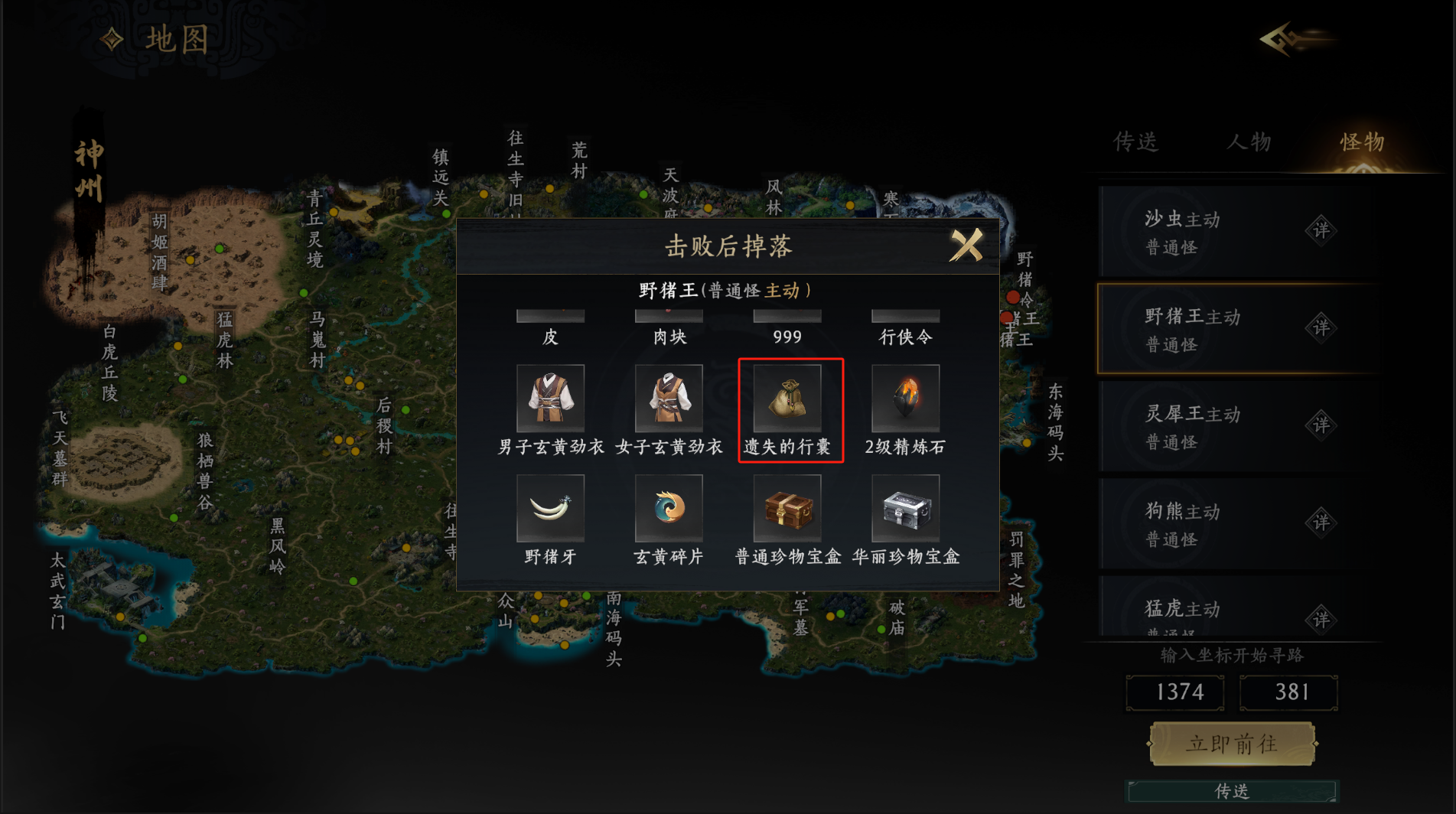Click the 传送 teleport button
Screen dimensions: 1456x814
[1232, 791]
